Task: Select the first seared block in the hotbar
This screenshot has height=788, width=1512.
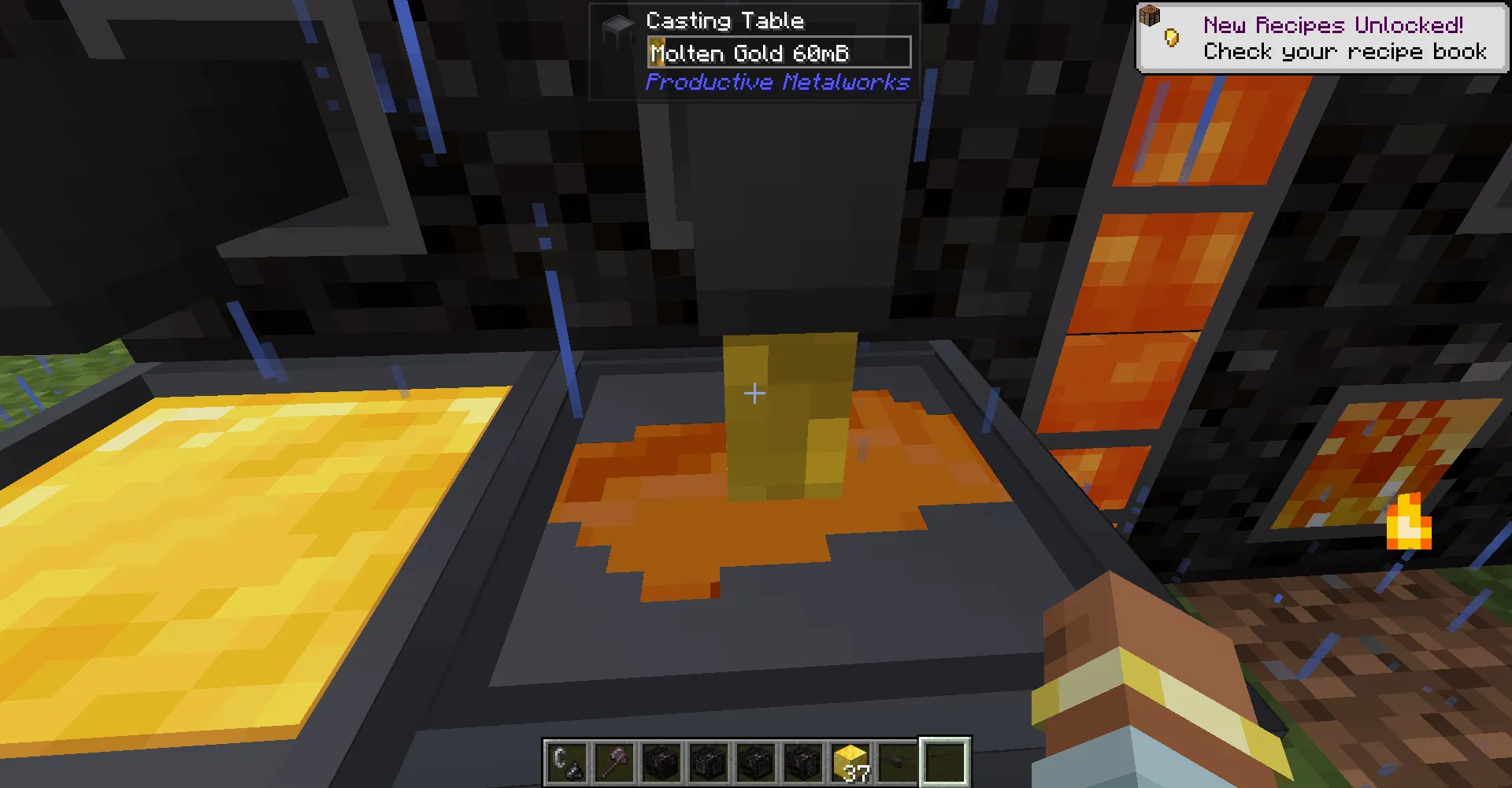Action: pos(661,760)
